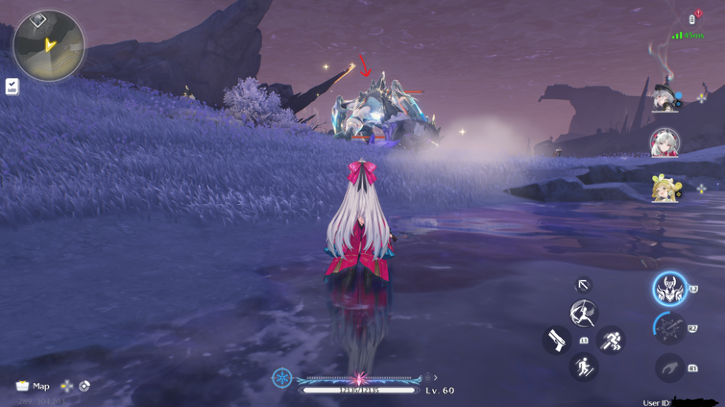Switch to the blonde party member portrait
The width and height of the screenshot is (725, 407).
click(665, 189)
